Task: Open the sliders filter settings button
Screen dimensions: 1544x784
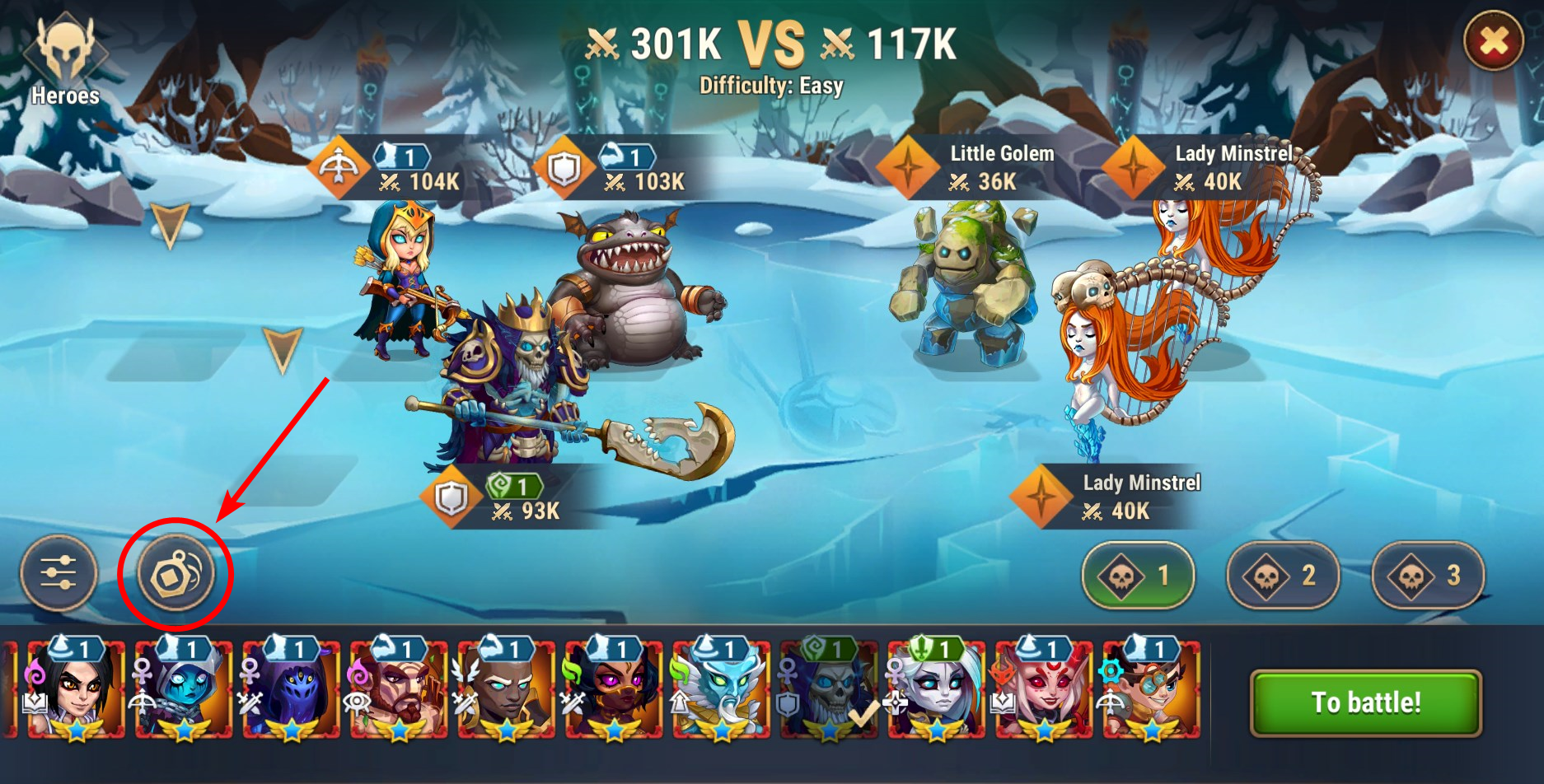Action: coord(58,573)
